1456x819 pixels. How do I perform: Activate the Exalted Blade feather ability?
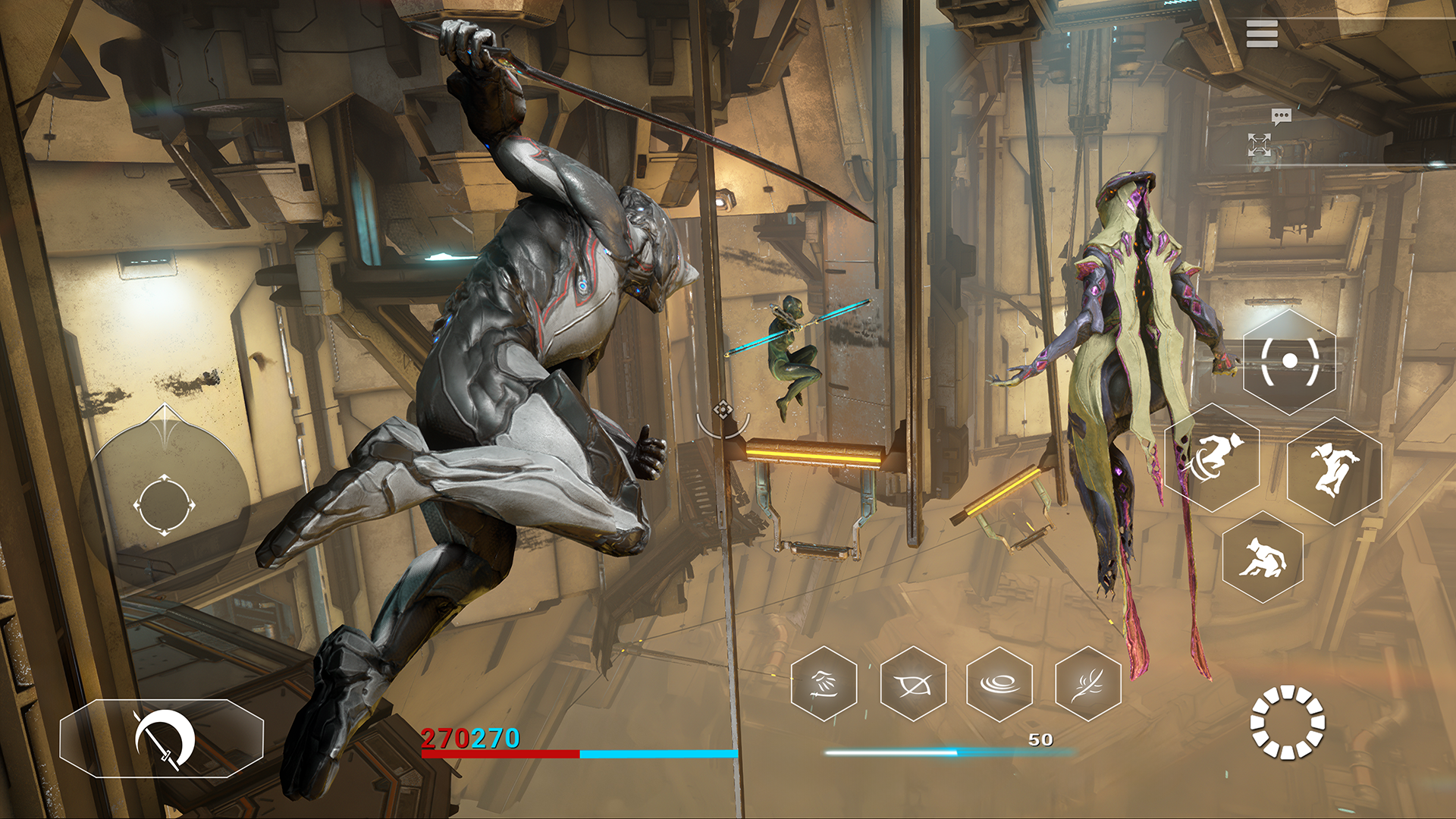pos(1088,682)
